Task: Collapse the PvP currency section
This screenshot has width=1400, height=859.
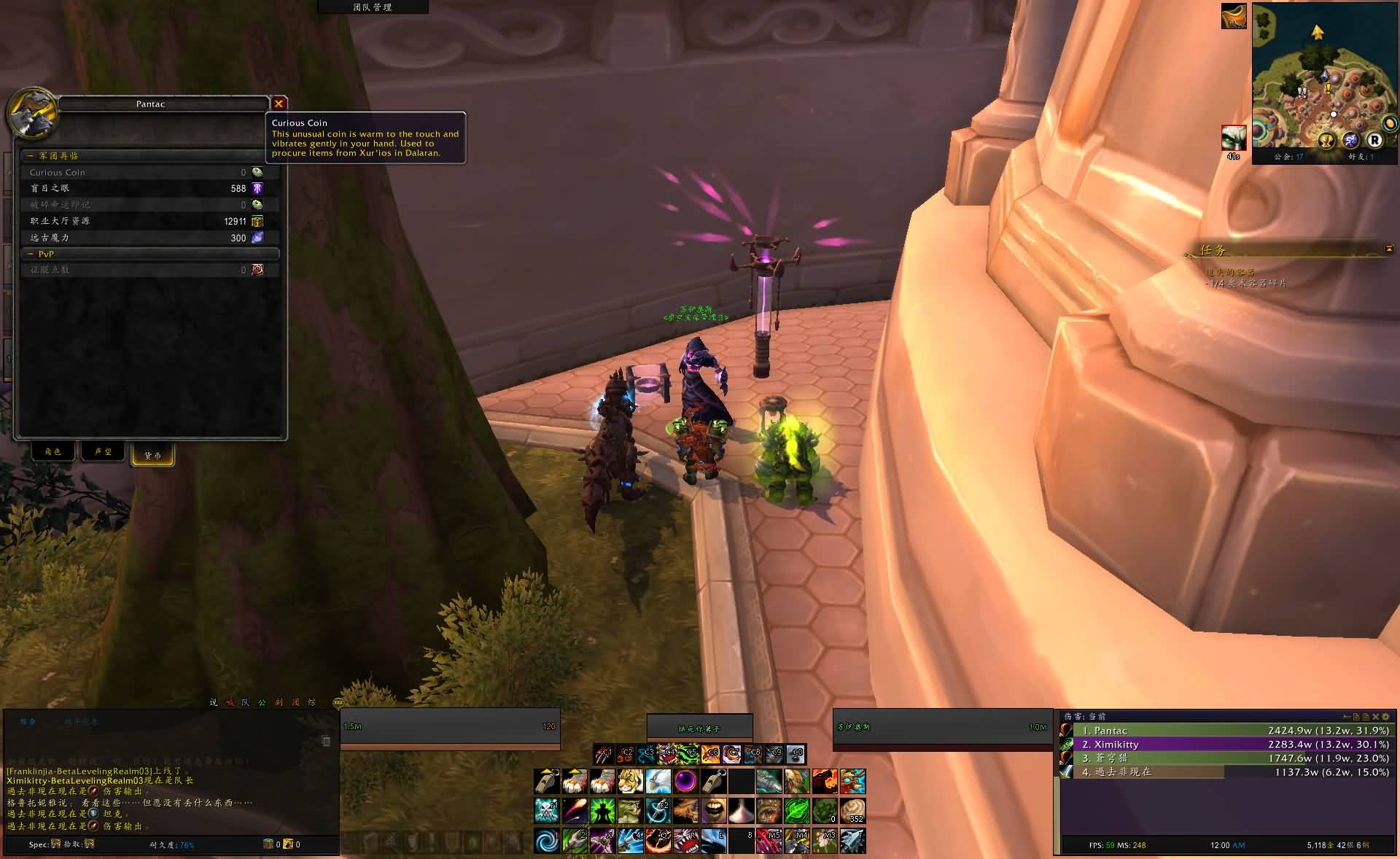Action: [x=31, y=254]
